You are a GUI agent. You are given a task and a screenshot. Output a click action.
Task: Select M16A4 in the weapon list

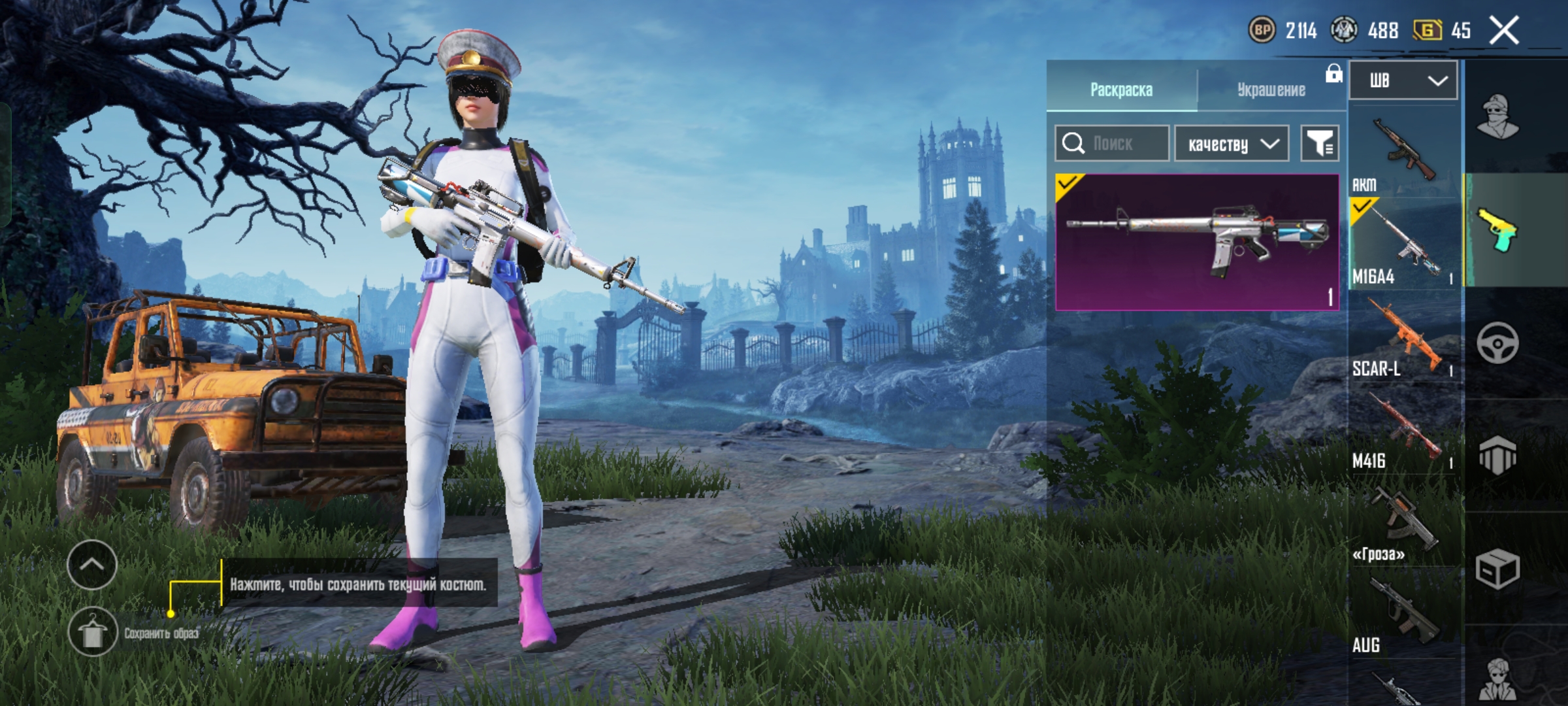click(1403, 246)
